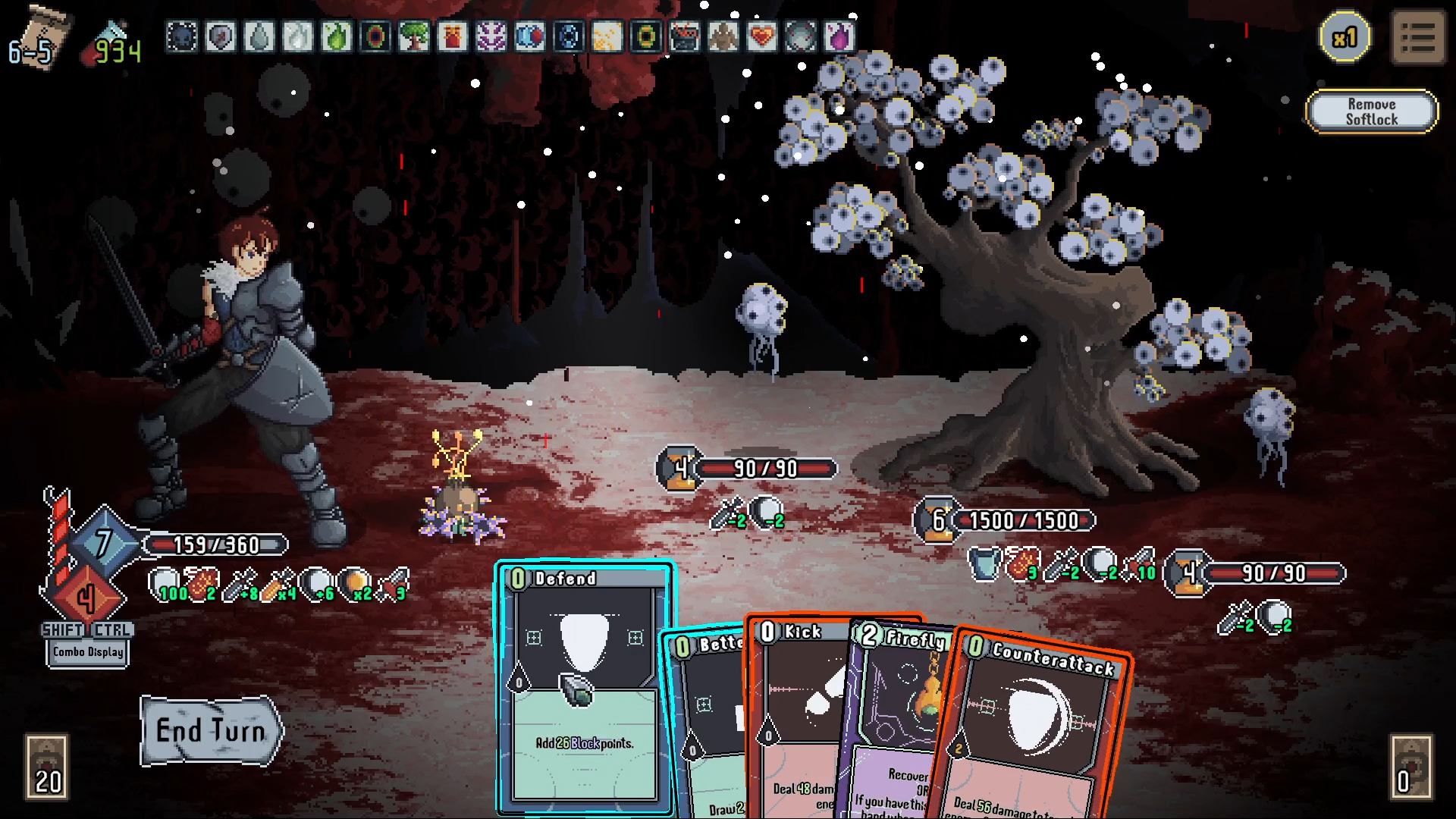
Task: Select the Defend card
Action: (582, 682)
